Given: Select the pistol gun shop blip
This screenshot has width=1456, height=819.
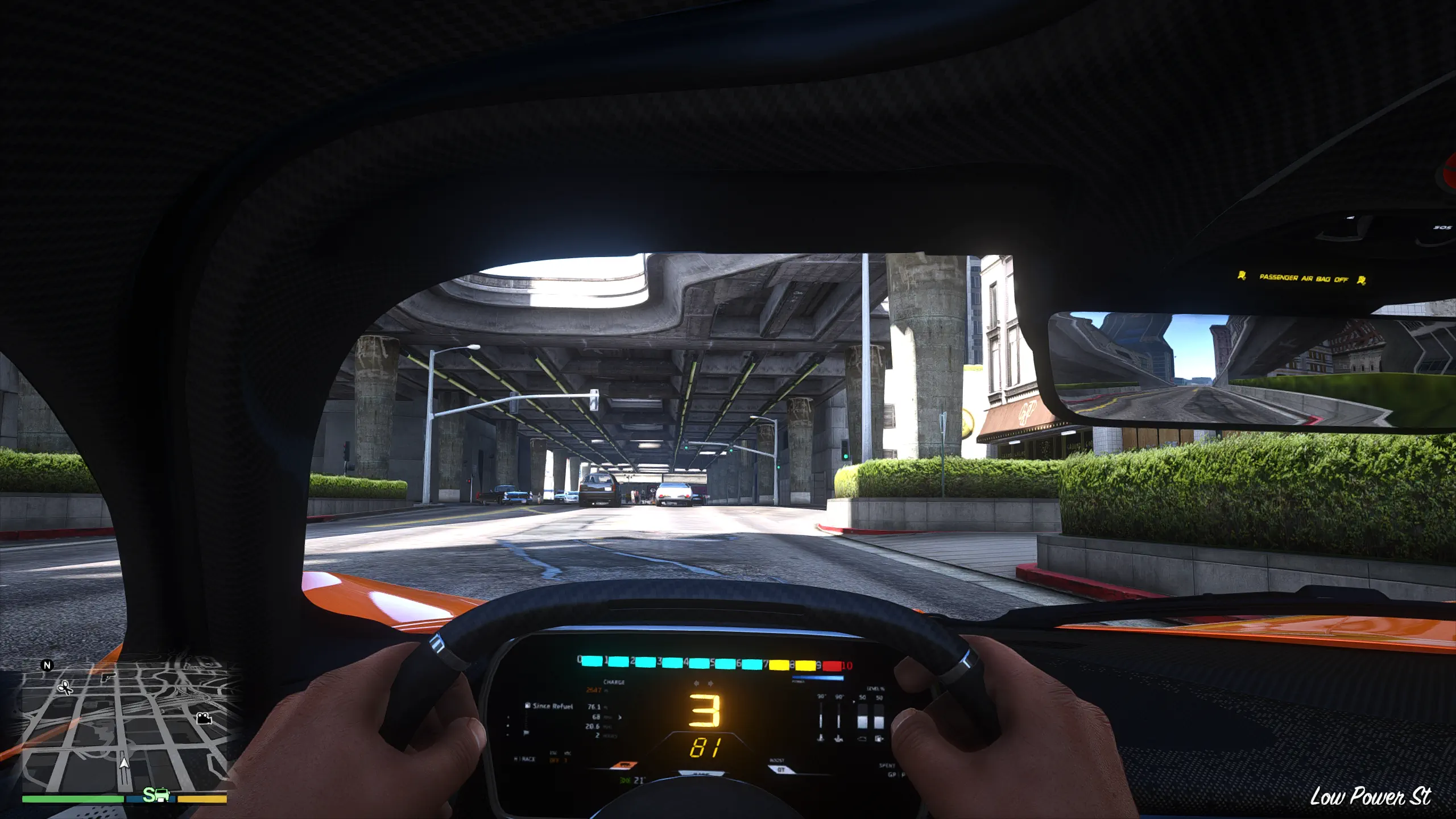Looking at the screenshot, I should (107, 677).
